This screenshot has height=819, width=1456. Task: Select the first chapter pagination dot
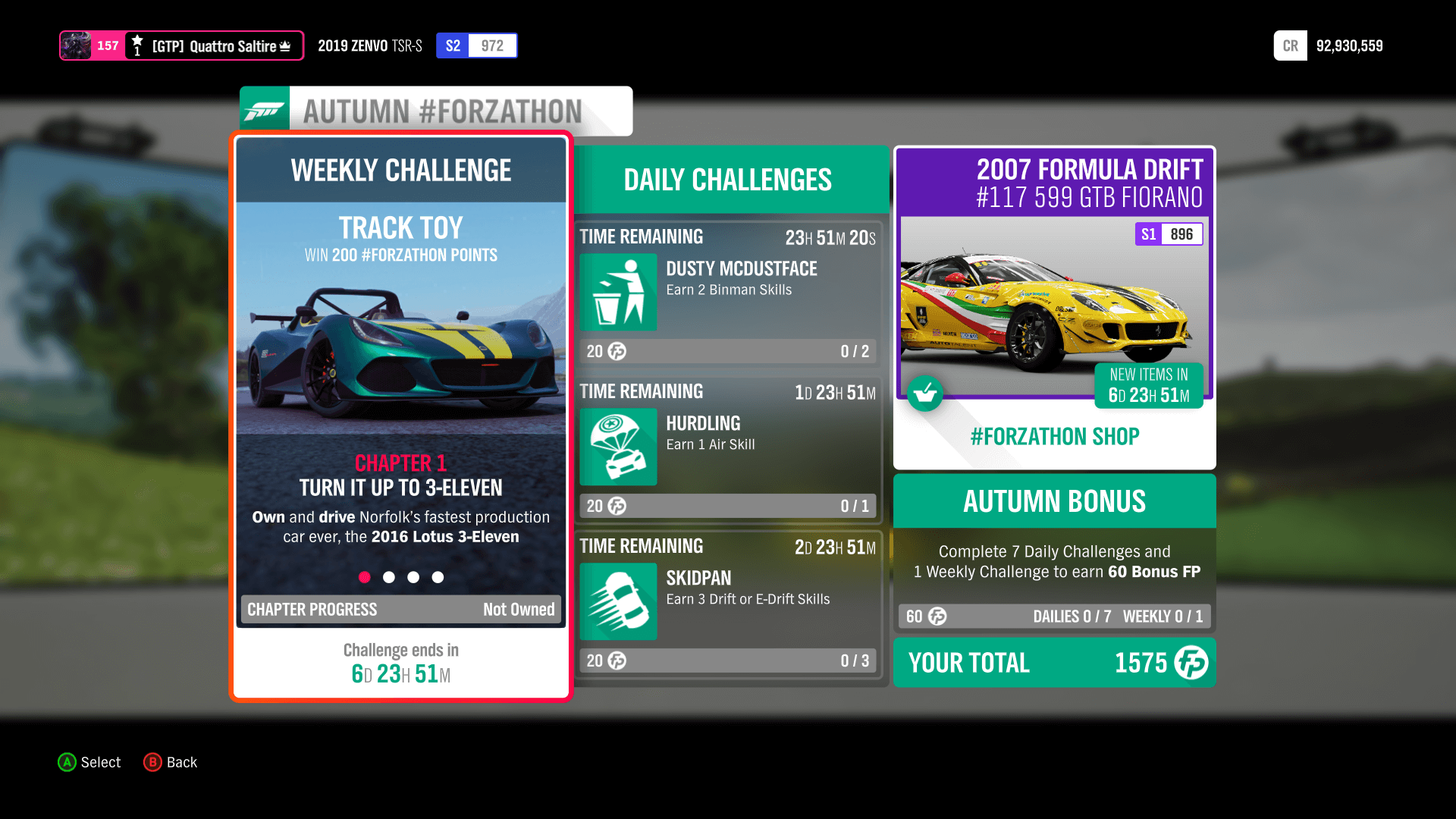(x=365, y=577)
